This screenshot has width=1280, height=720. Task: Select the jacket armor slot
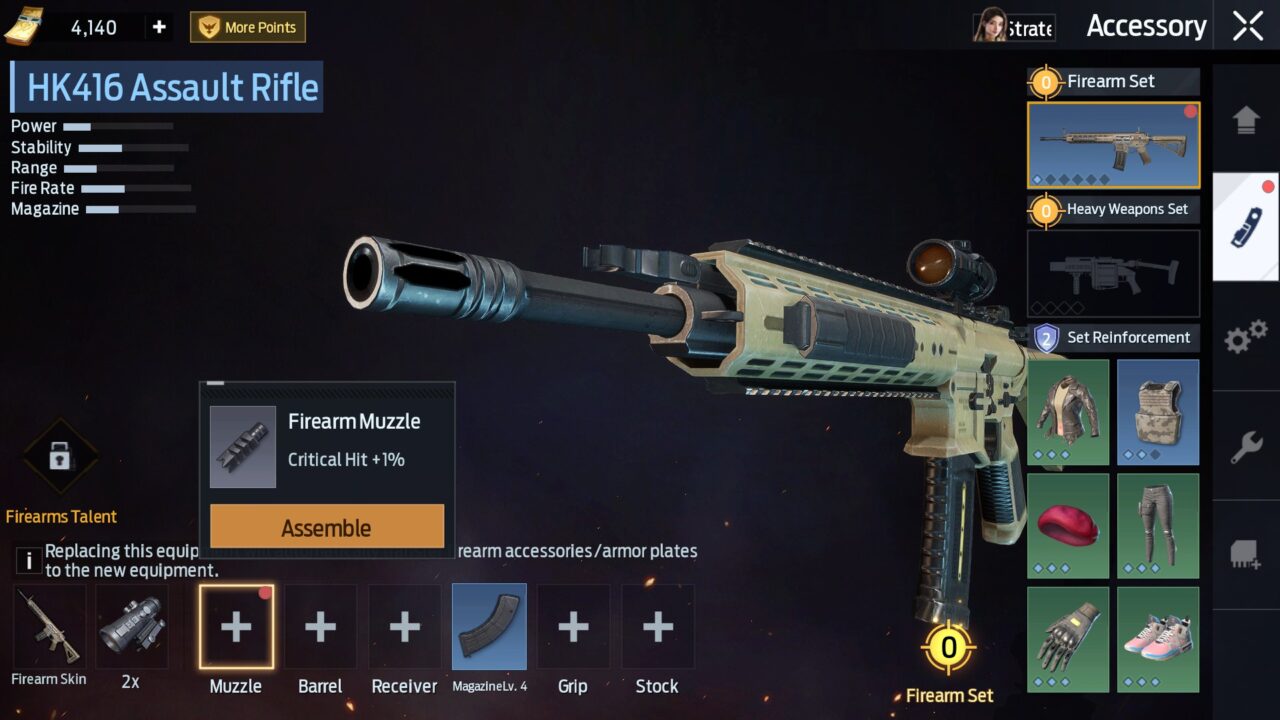click(x=1068, y=412)
